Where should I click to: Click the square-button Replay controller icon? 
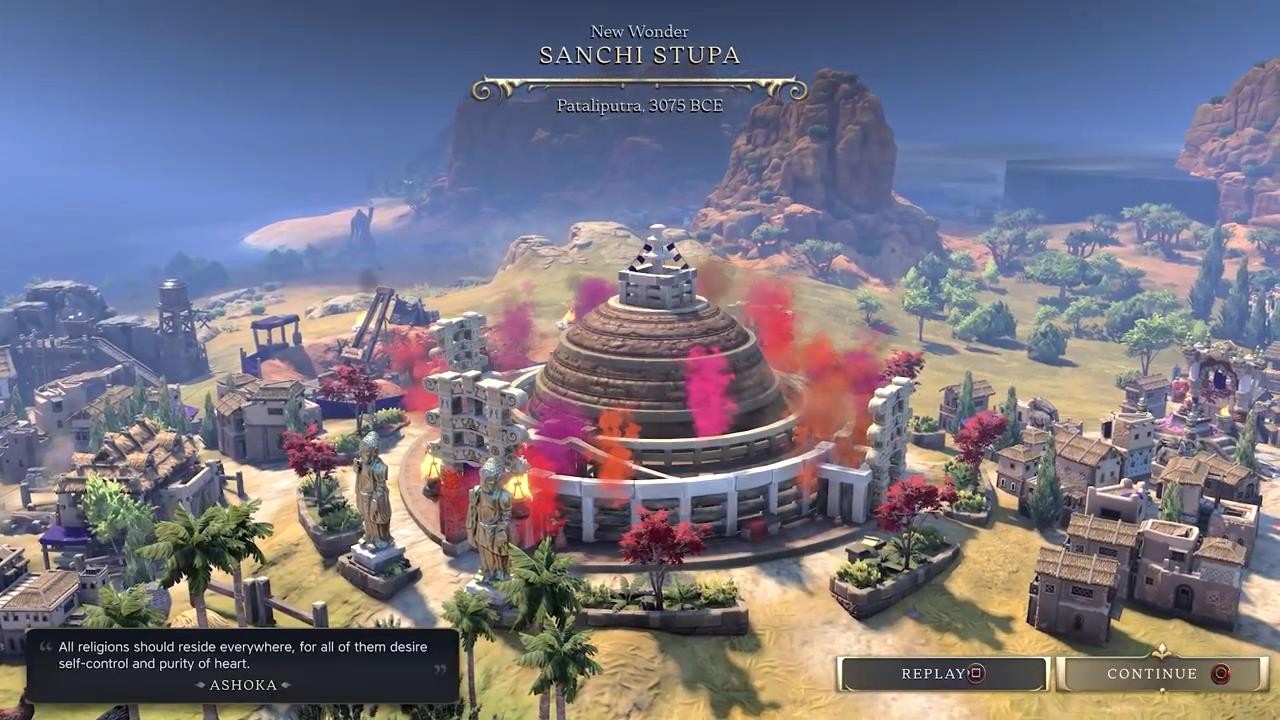pos(974,673)
